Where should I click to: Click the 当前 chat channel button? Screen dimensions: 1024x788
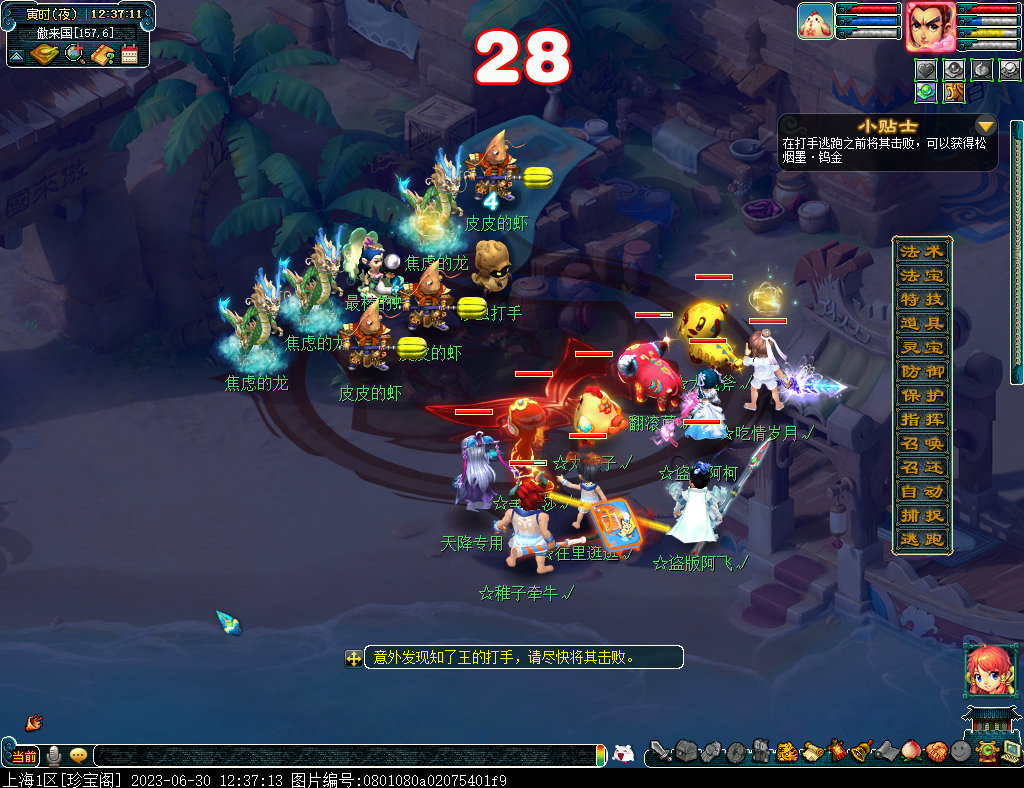(23, 756)
